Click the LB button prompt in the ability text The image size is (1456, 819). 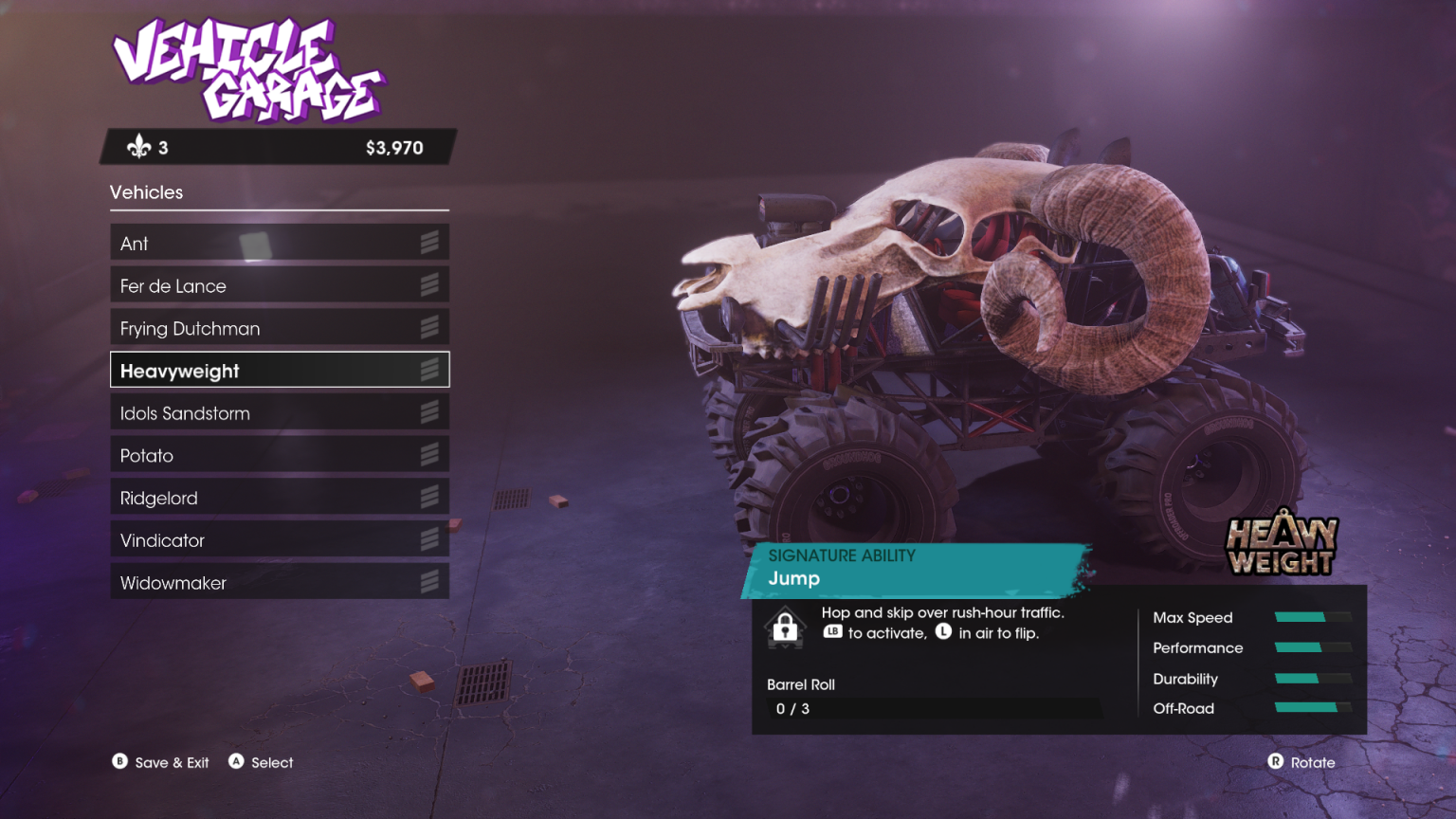click(x=832, y=632)
